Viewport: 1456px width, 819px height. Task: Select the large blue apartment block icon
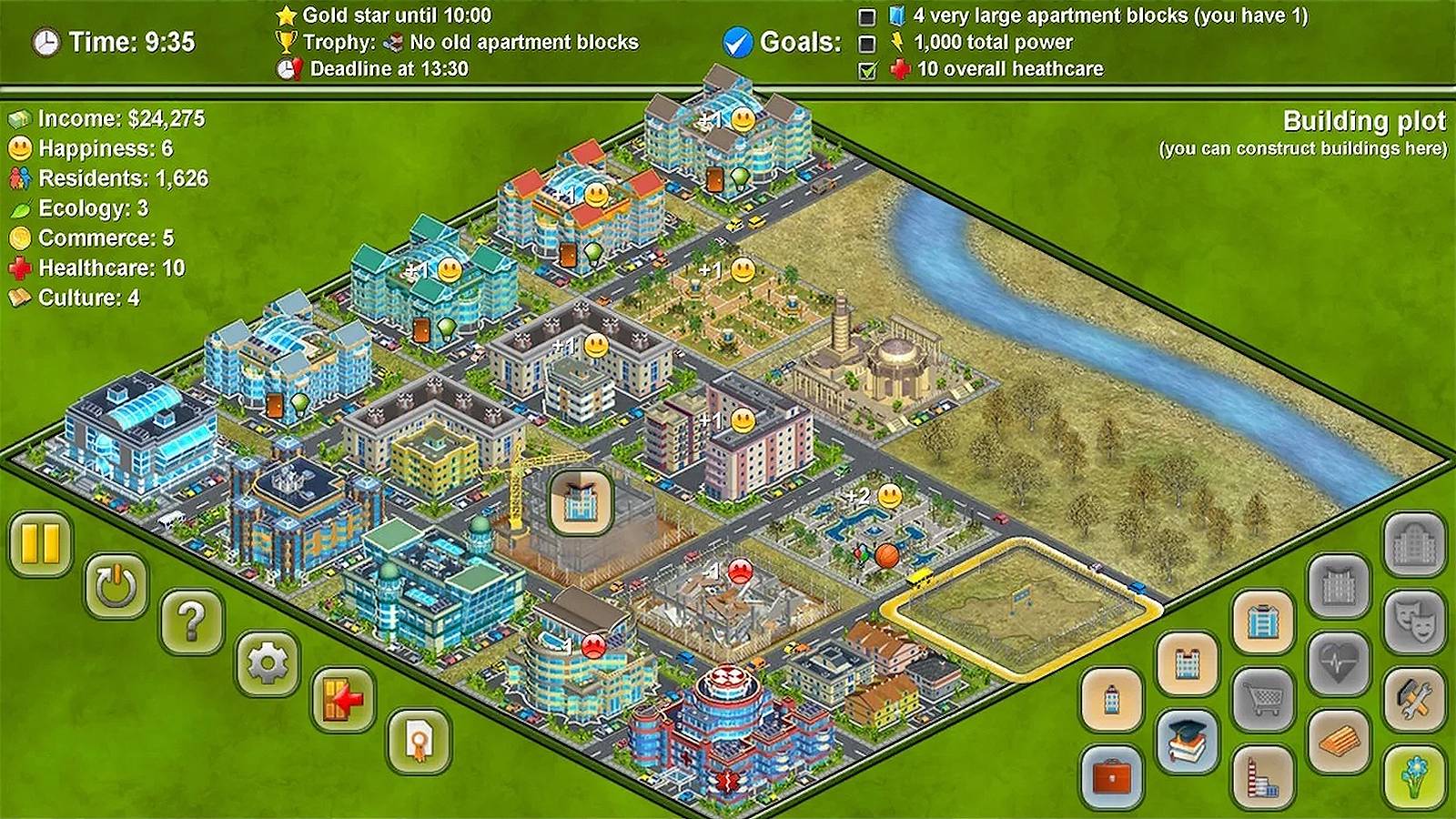1262,619
